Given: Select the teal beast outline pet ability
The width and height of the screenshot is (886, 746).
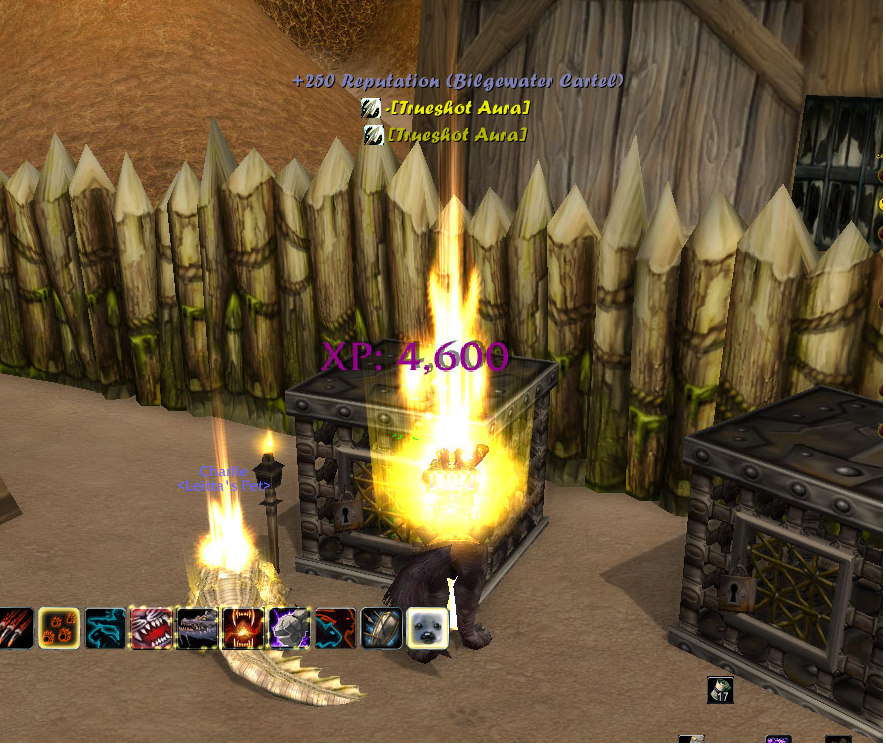Looking at the screenshot, I should click(x=104, y=628).
